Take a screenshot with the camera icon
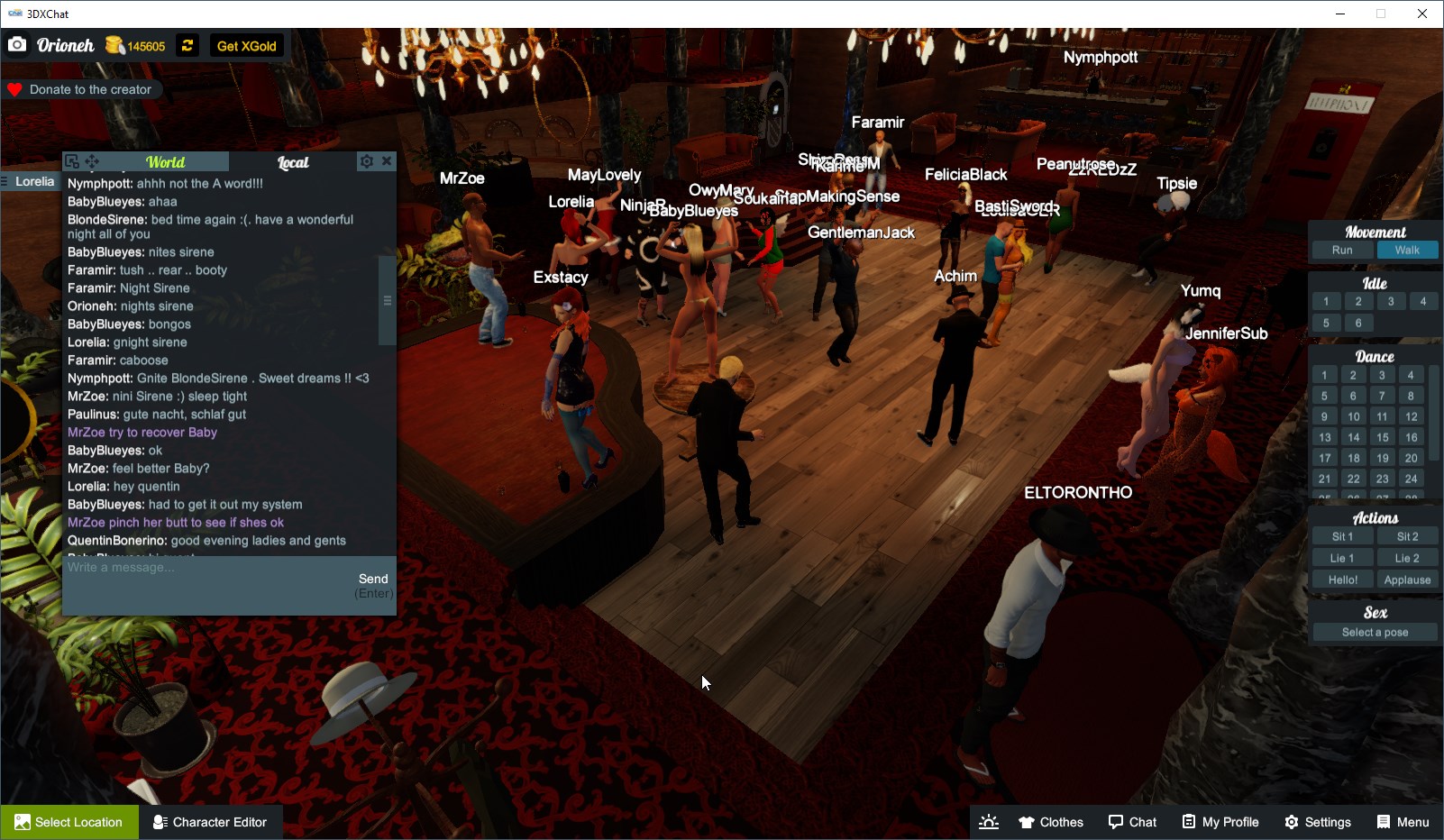 click(16, 44)
